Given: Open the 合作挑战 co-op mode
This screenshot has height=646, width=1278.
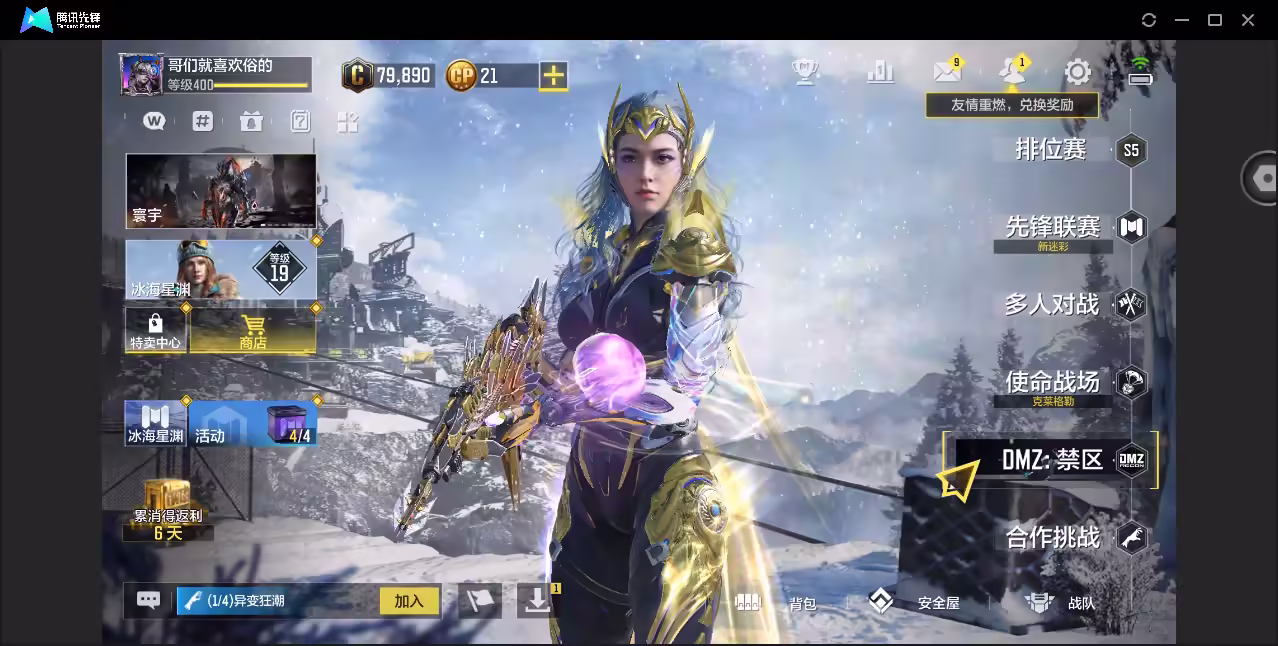Looking at the screenshot, I should (1053, 538).
